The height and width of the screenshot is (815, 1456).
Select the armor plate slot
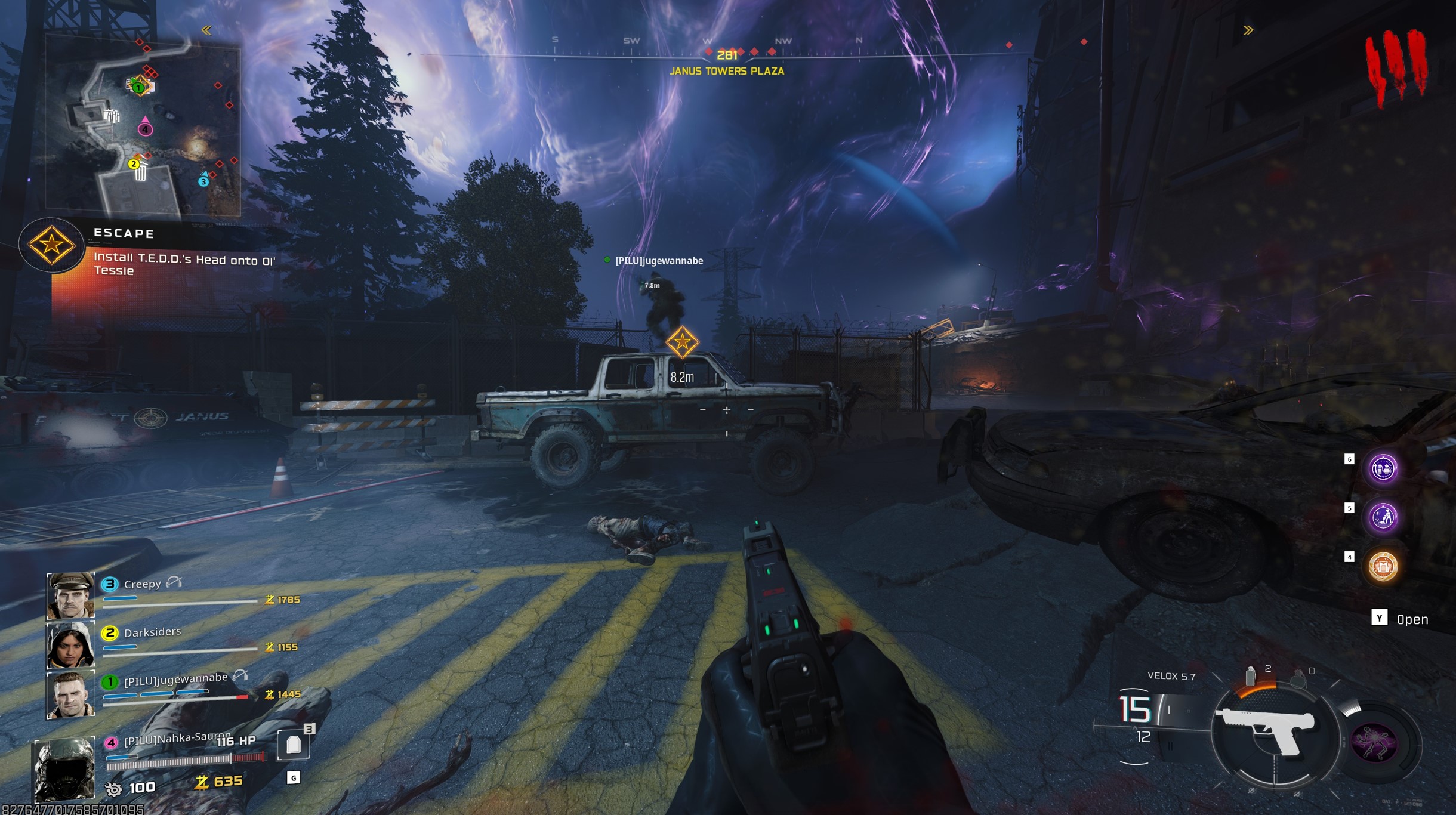(x=293, y=745)
